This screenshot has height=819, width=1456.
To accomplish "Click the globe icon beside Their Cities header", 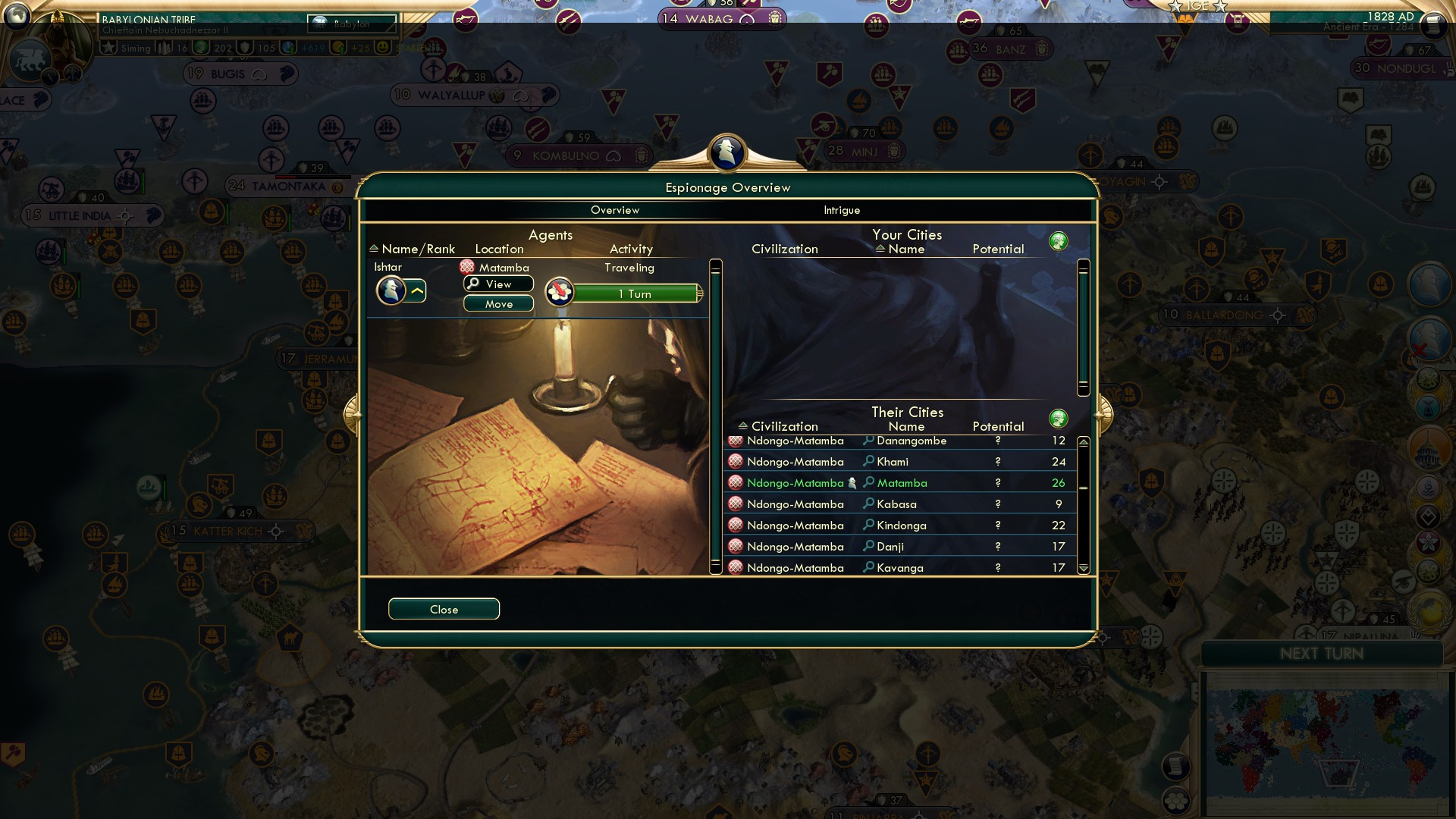I will [x=1059, y=418].
